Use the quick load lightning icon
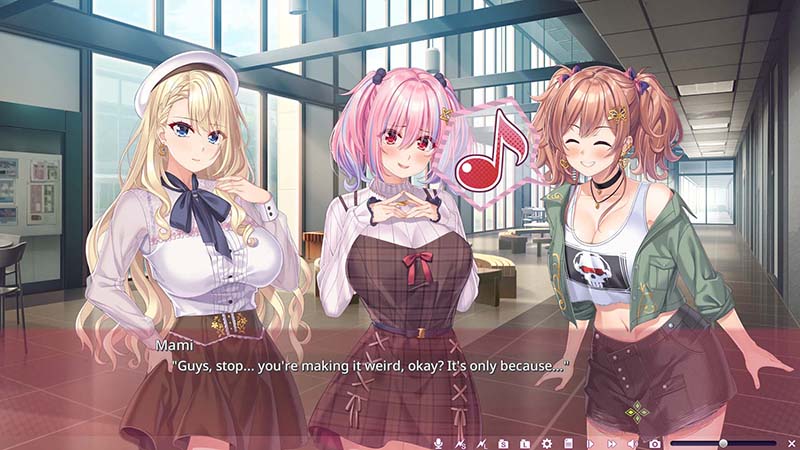Screen dimensions: 800x450 pyautogui.click(x=481, y=443)
